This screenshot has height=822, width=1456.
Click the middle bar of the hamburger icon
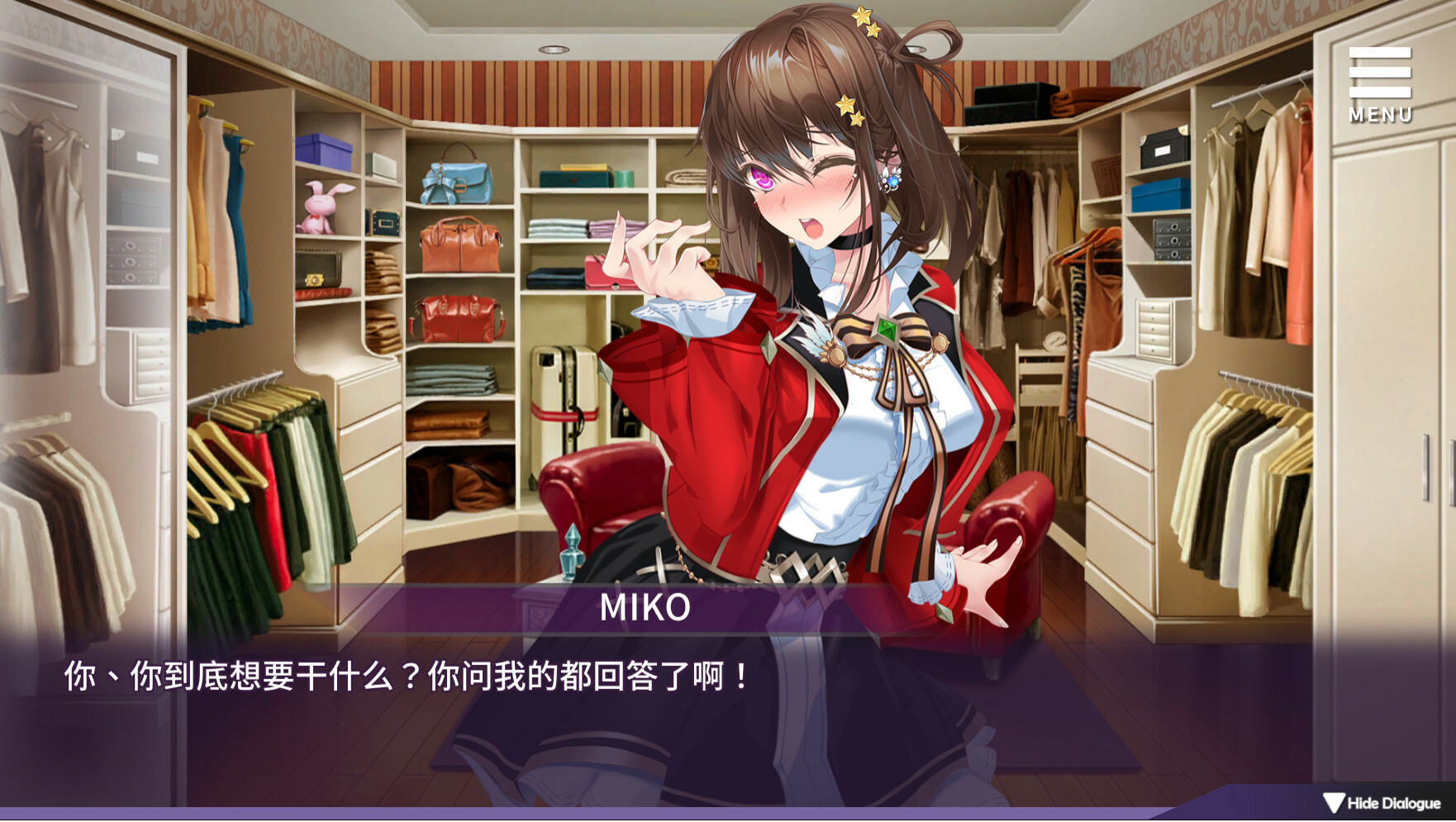click(1378, 73)
